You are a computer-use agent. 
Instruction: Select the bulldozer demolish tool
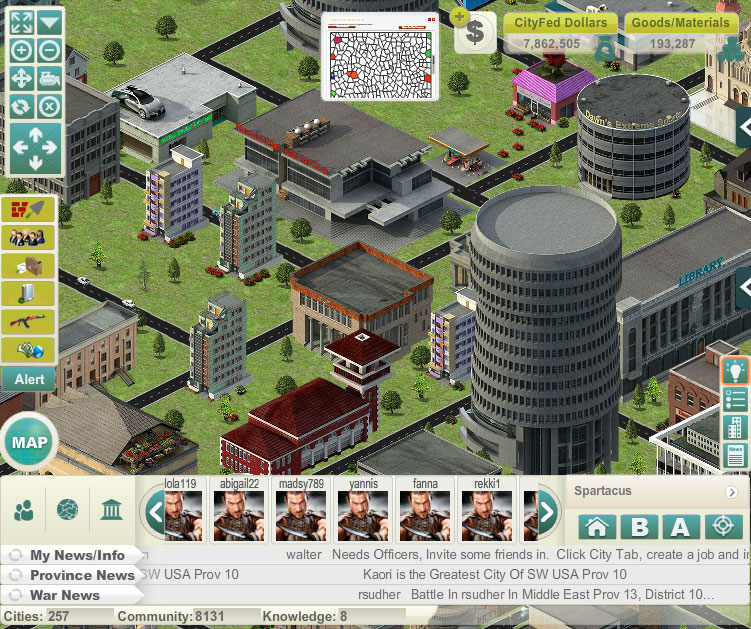50,78
